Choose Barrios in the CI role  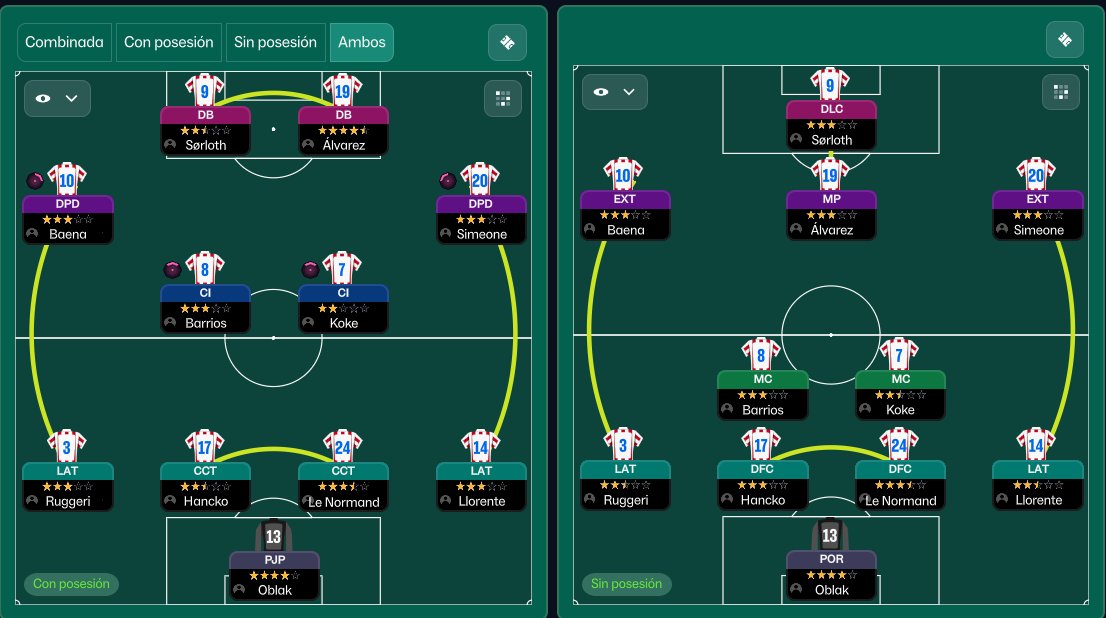pyautogui.click(x=205, y=309)
